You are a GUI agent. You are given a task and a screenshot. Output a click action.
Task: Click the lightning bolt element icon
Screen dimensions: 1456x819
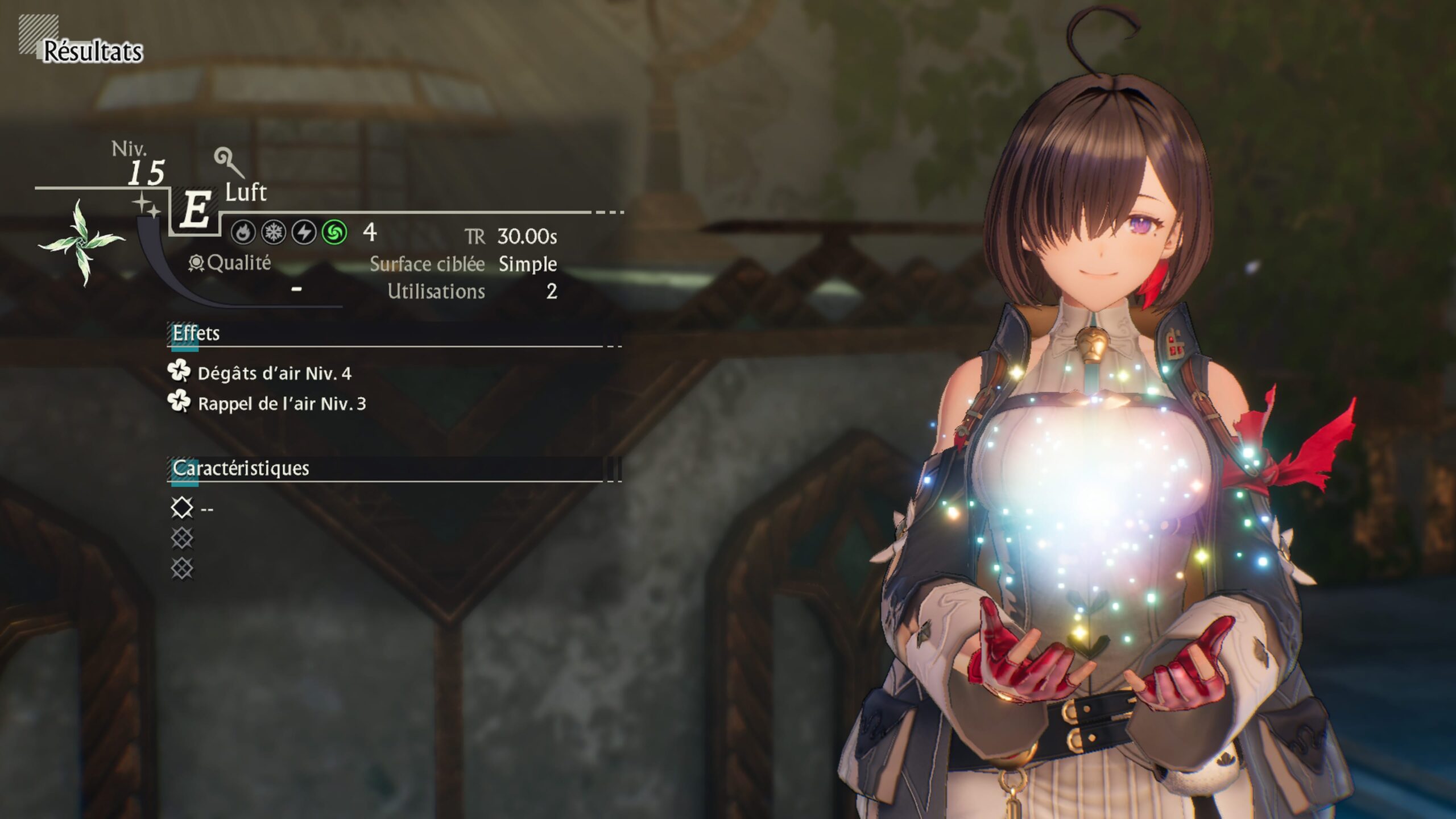click(x=304, y=233)
